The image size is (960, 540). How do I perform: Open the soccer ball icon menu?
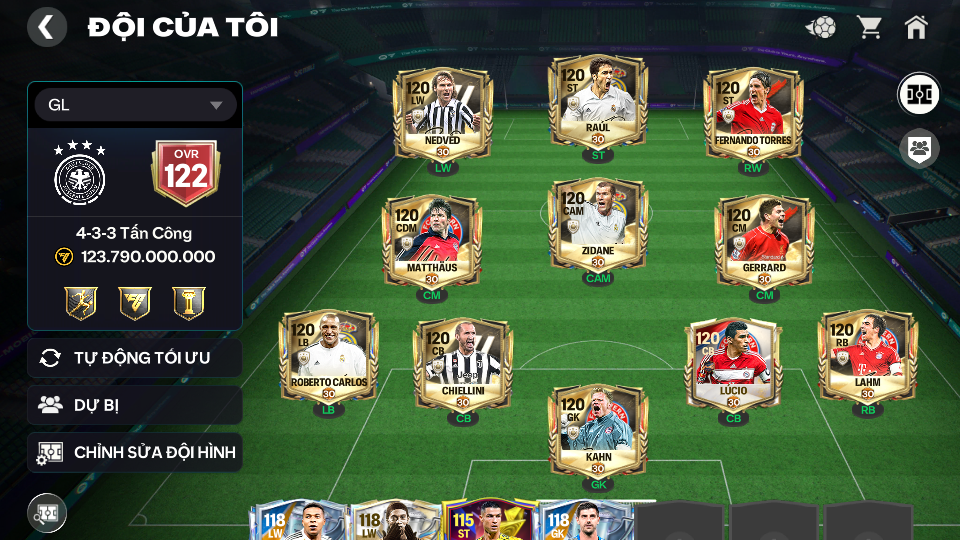pyautogui.click(x=821, y=27)
